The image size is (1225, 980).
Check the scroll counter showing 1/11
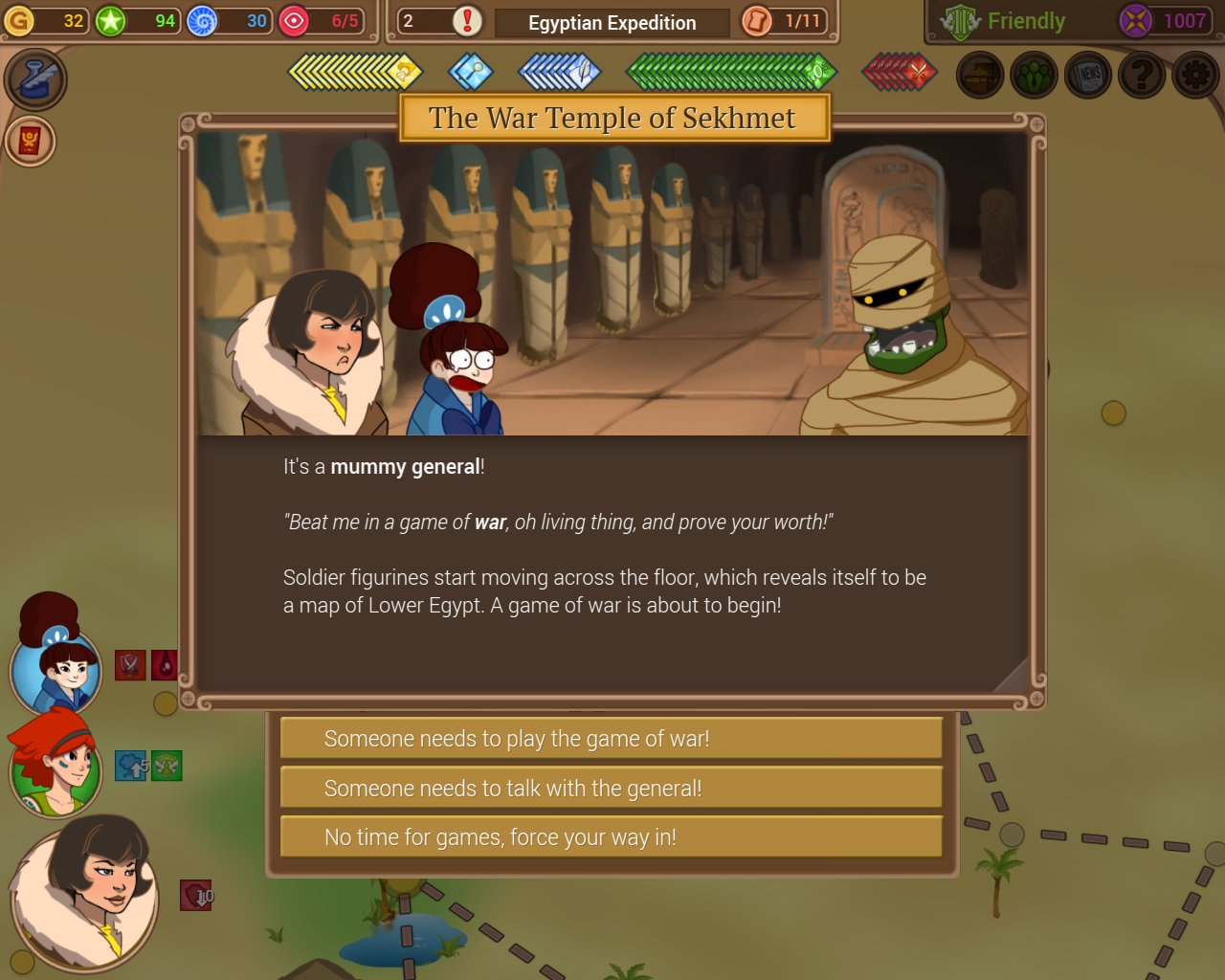pyautogui.click(x=785, y=22)
